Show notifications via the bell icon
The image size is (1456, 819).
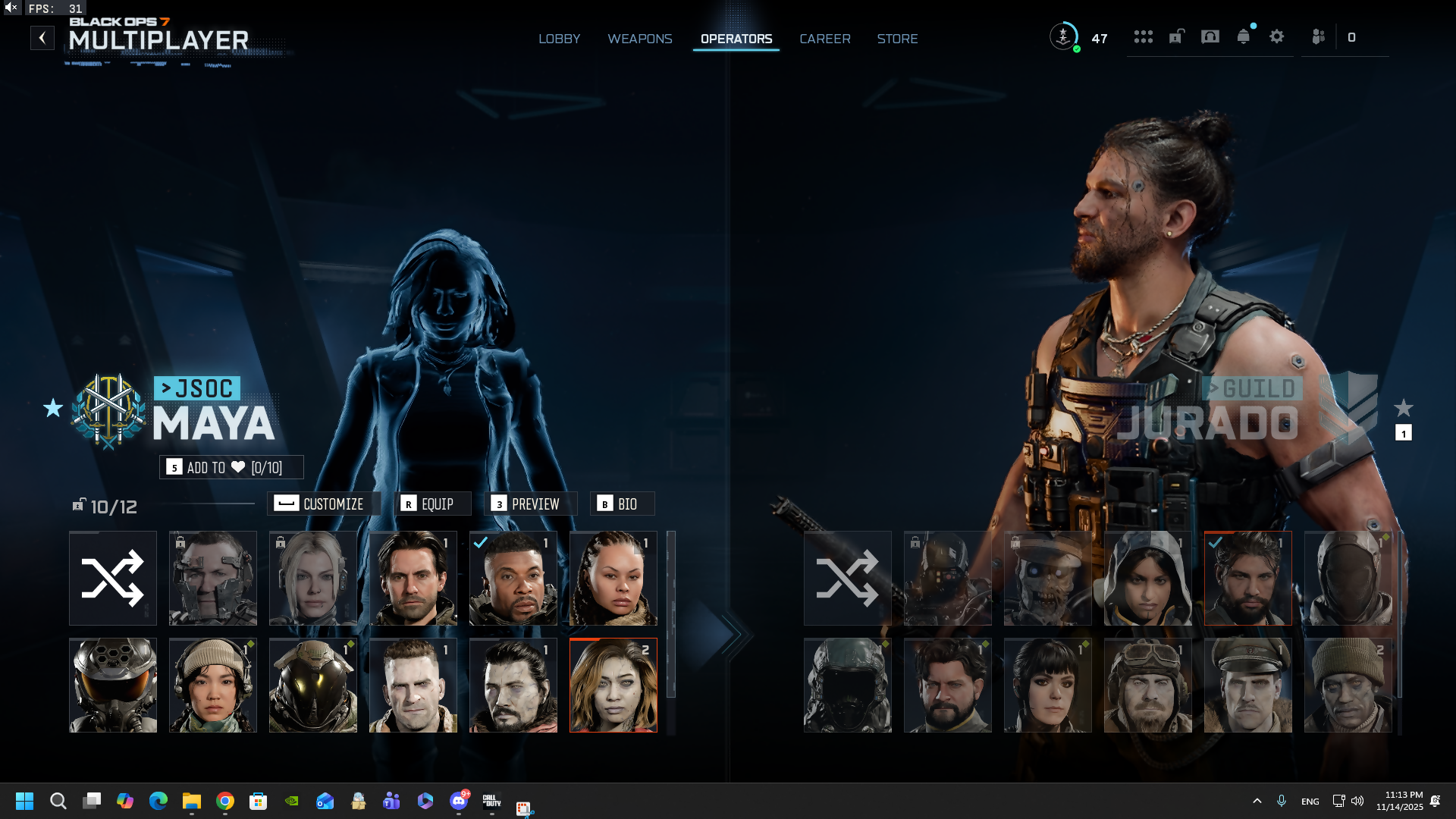click(1243, 36)
